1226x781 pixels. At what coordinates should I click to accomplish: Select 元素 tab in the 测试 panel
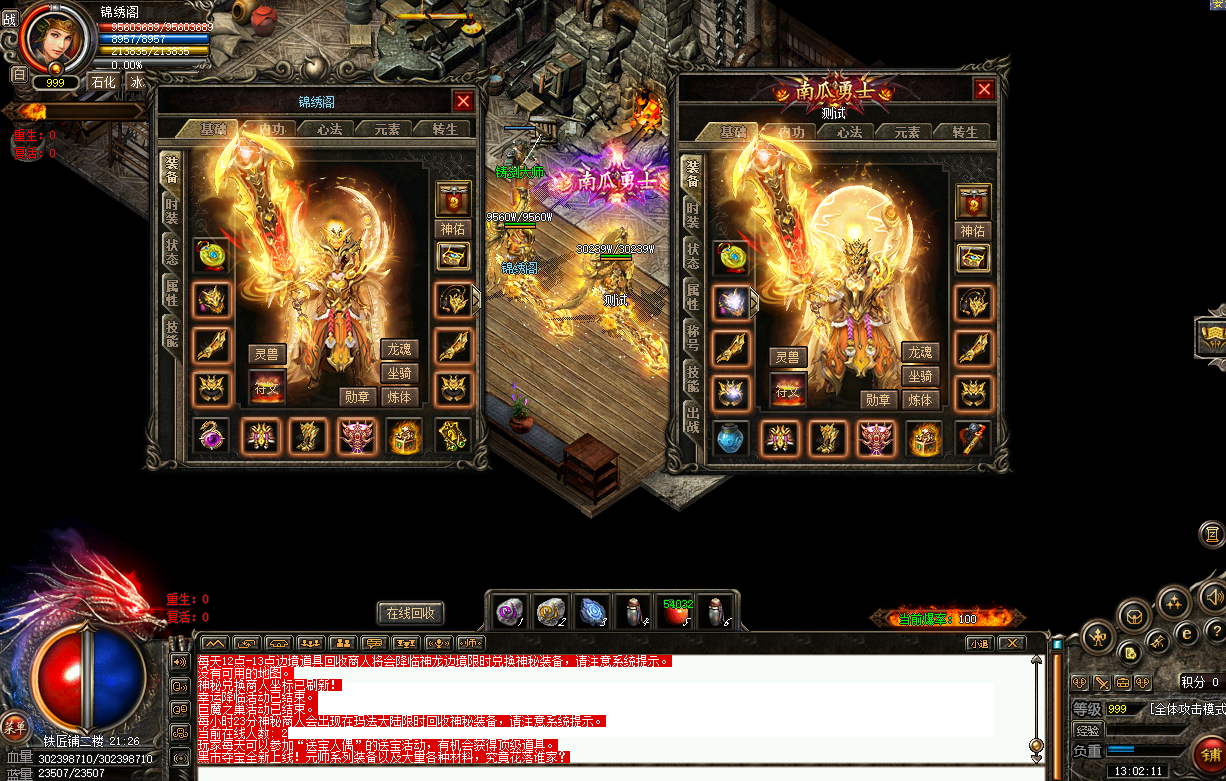pyautogui.click(x=907, y=133)
